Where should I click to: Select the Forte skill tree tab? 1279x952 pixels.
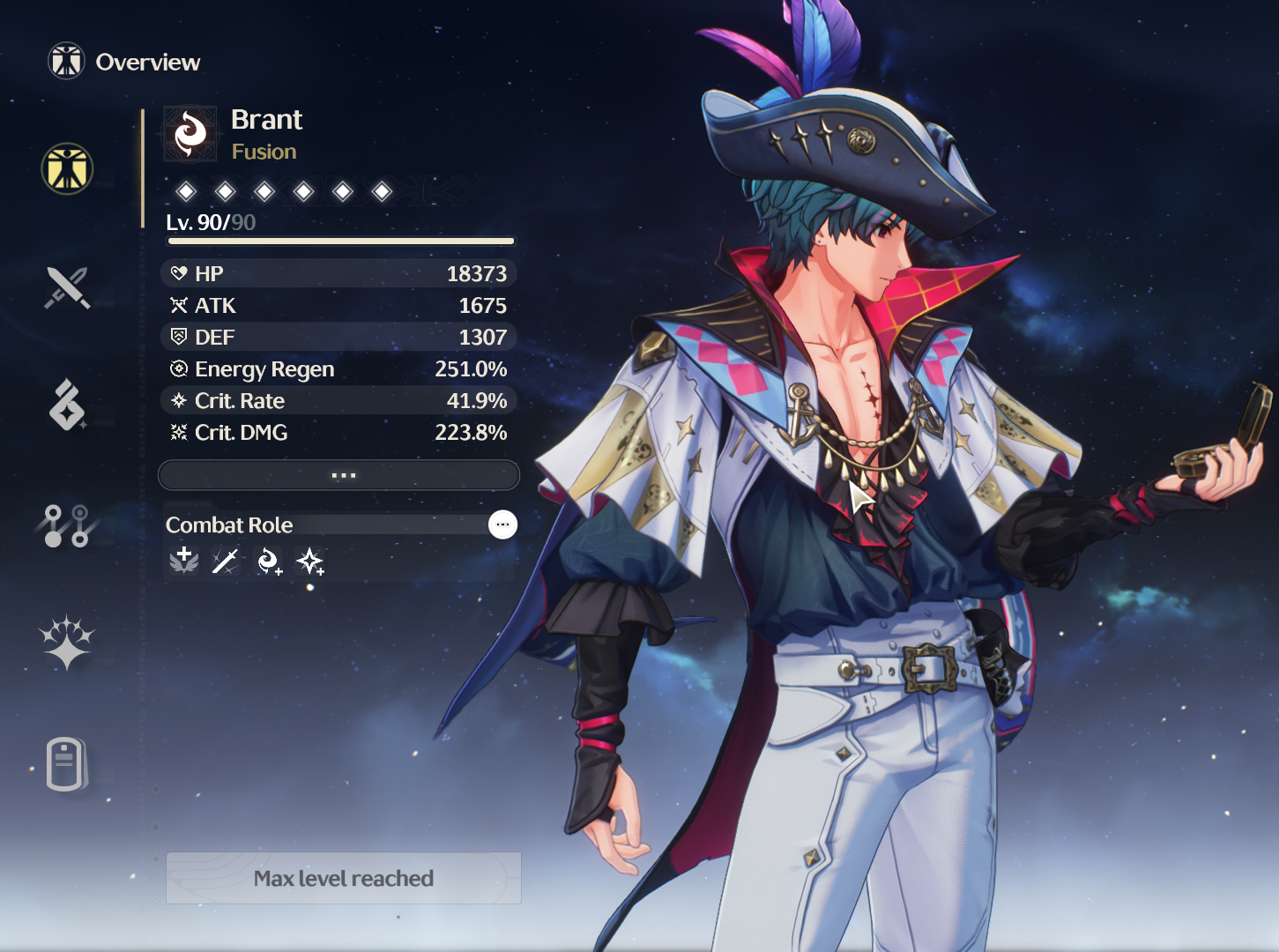(67, 525)
